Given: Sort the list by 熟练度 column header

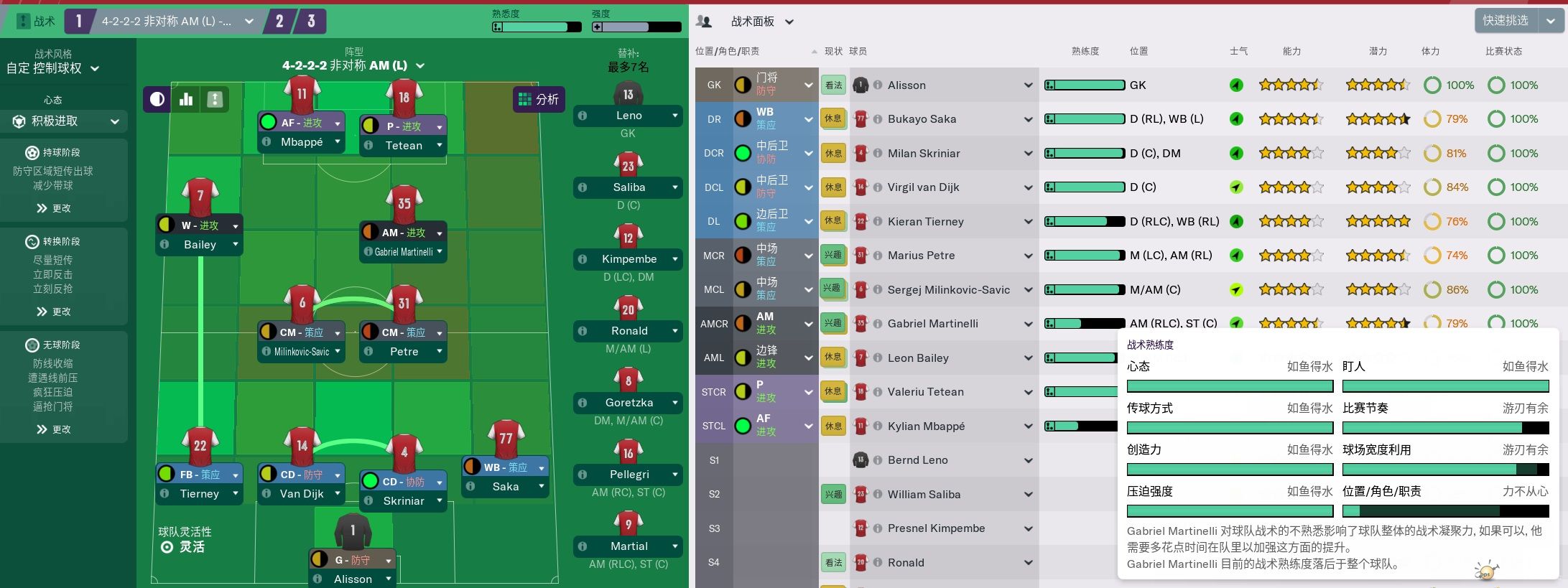Looking at the screenshot, I should click(x=1085, y=51).
